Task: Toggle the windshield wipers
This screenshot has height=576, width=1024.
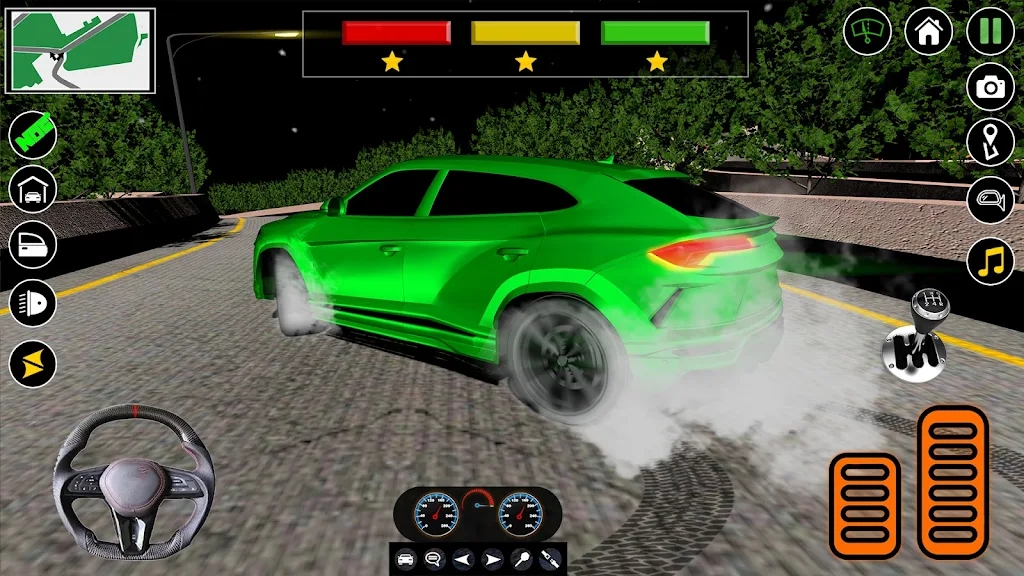Action: [x=867, y=32]
